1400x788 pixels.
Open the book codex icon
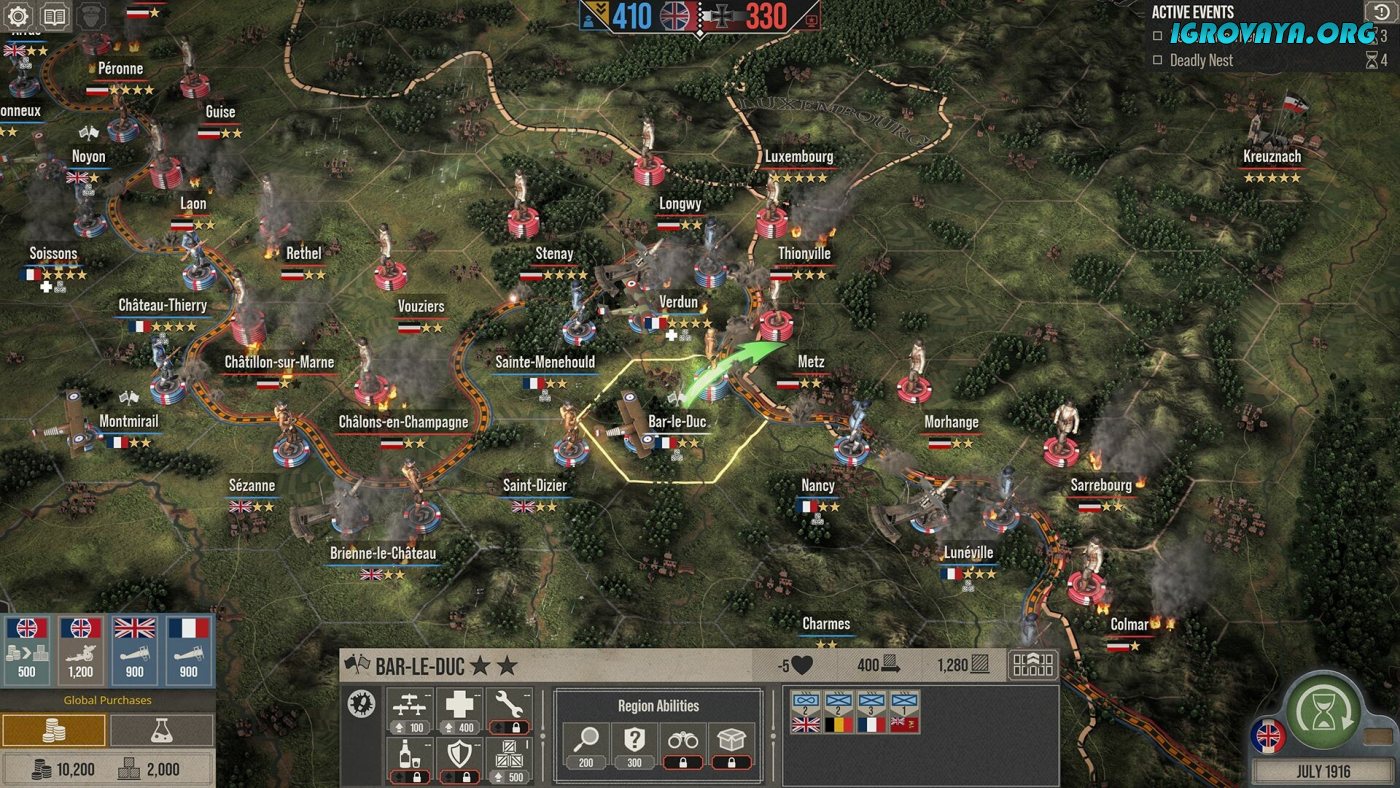54,16
